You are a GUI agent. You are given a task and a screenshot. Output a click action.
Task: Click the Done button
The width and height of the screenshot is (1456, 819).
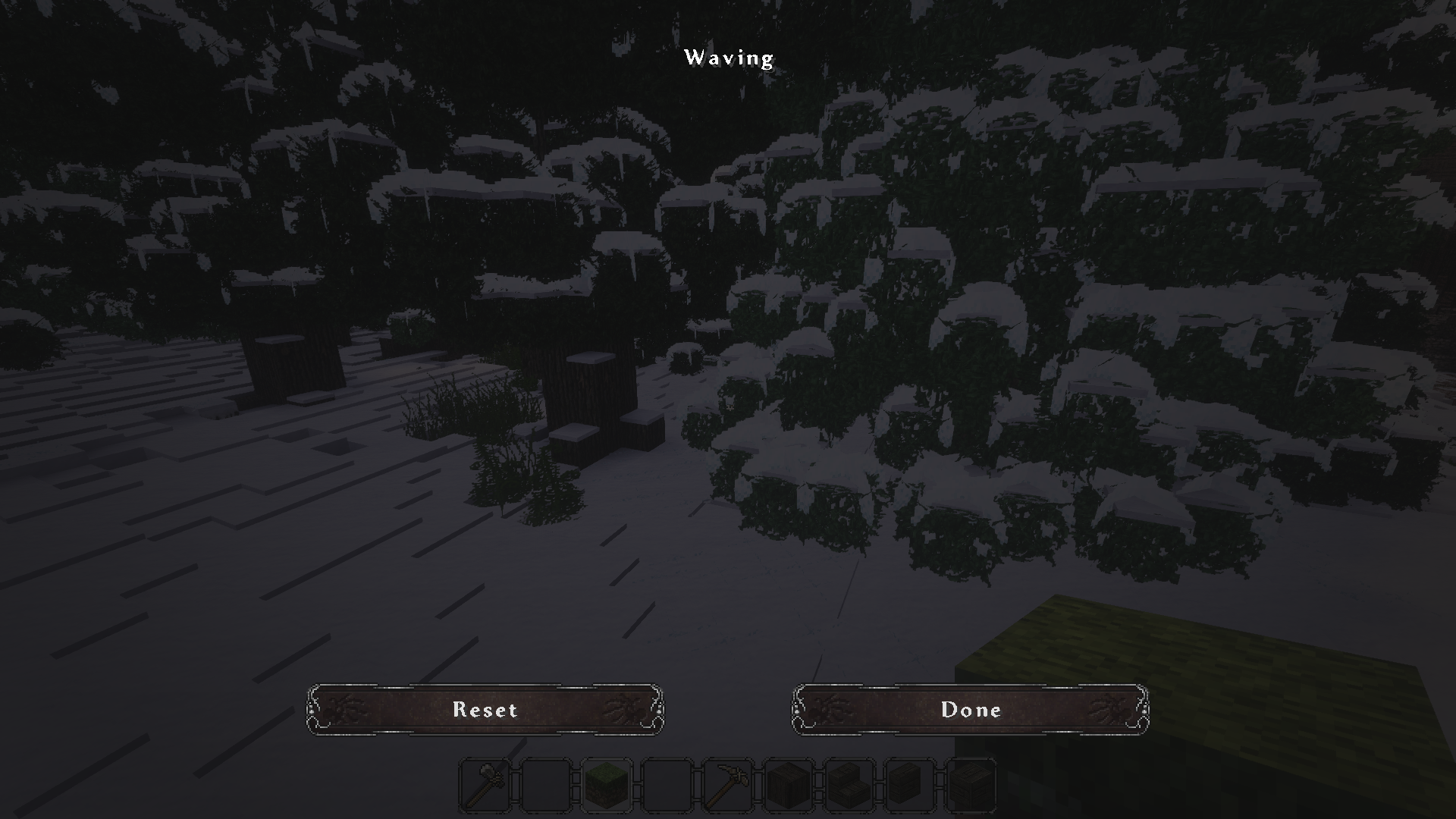(971, 710)
